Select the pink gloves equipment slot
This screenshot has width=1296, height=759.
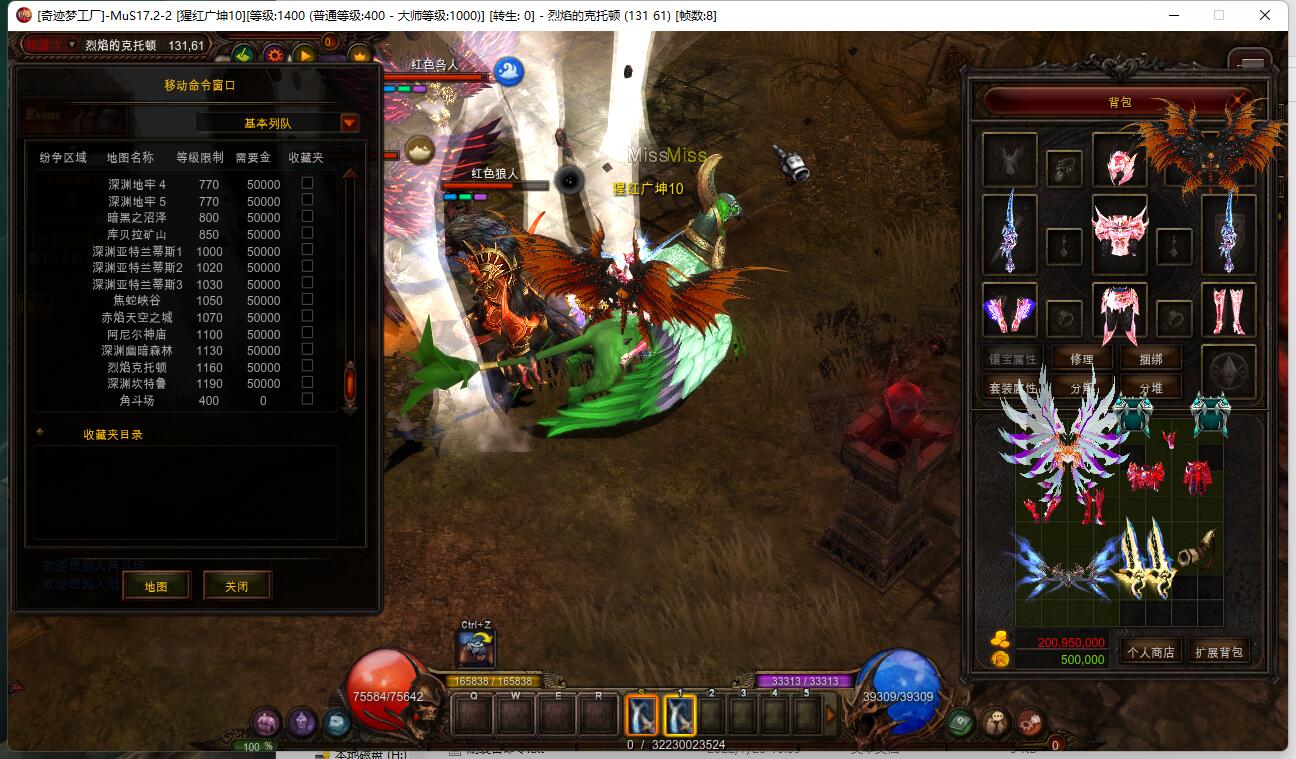coord(1009,310)
